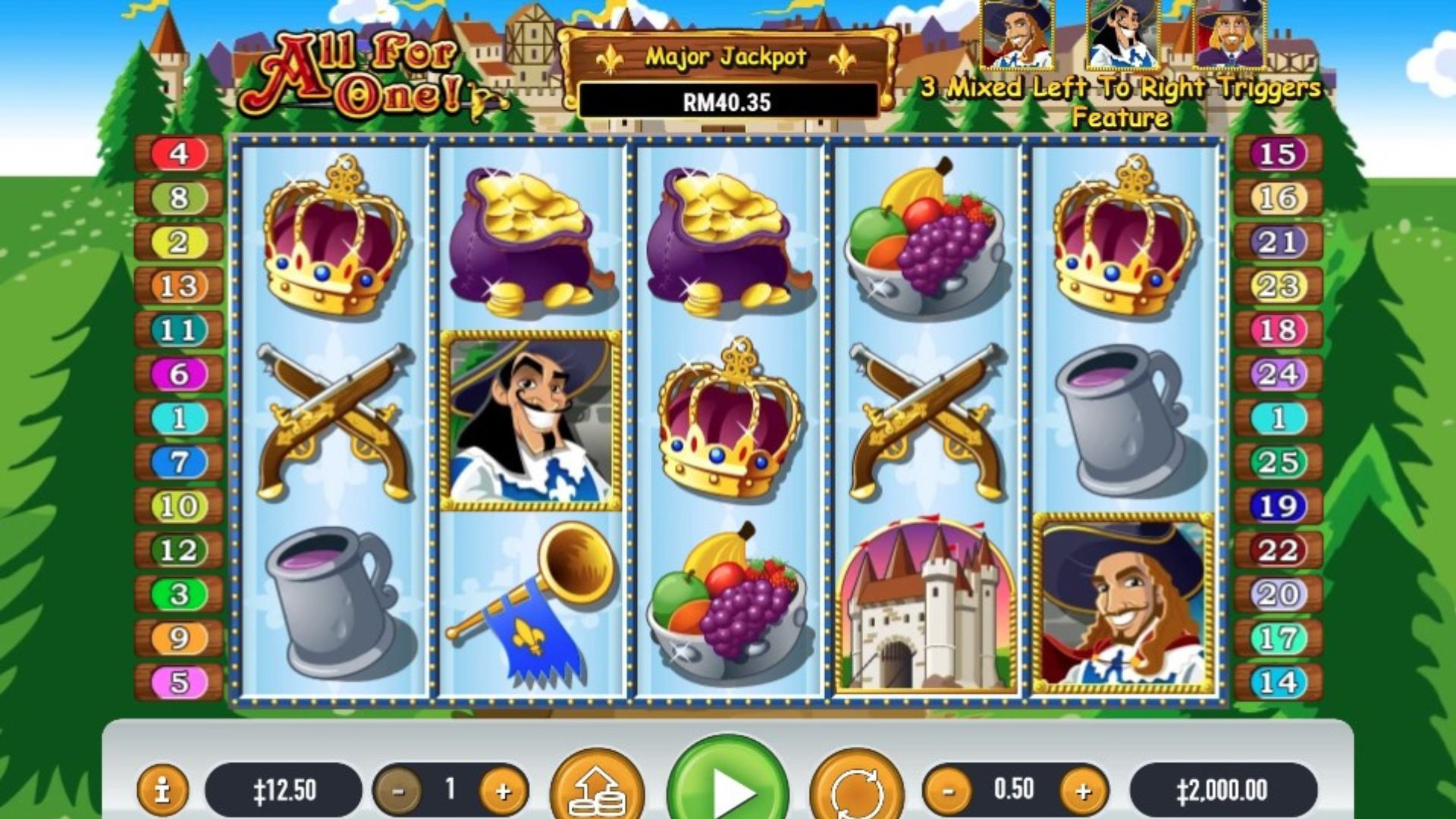Click the payline 5 marker
The image size is (1456, 819).
tap(179, 682)
